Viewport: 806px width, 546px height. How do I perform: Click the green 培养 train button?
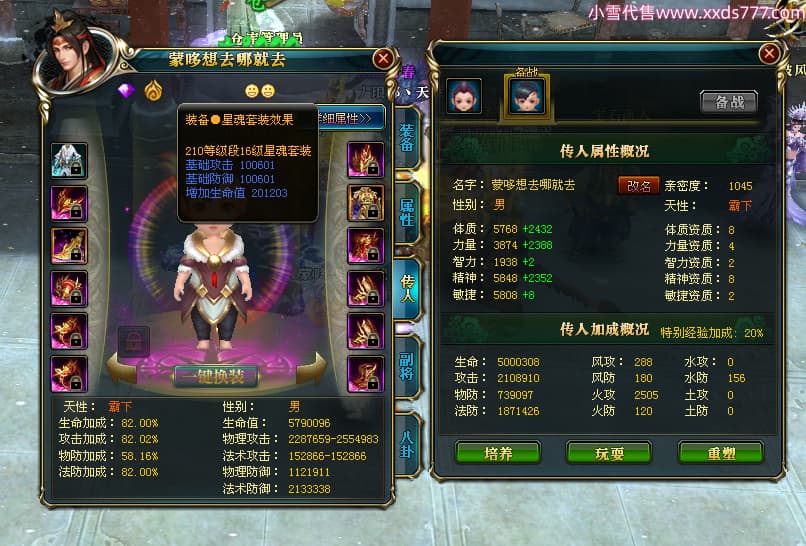coord(498,452)
